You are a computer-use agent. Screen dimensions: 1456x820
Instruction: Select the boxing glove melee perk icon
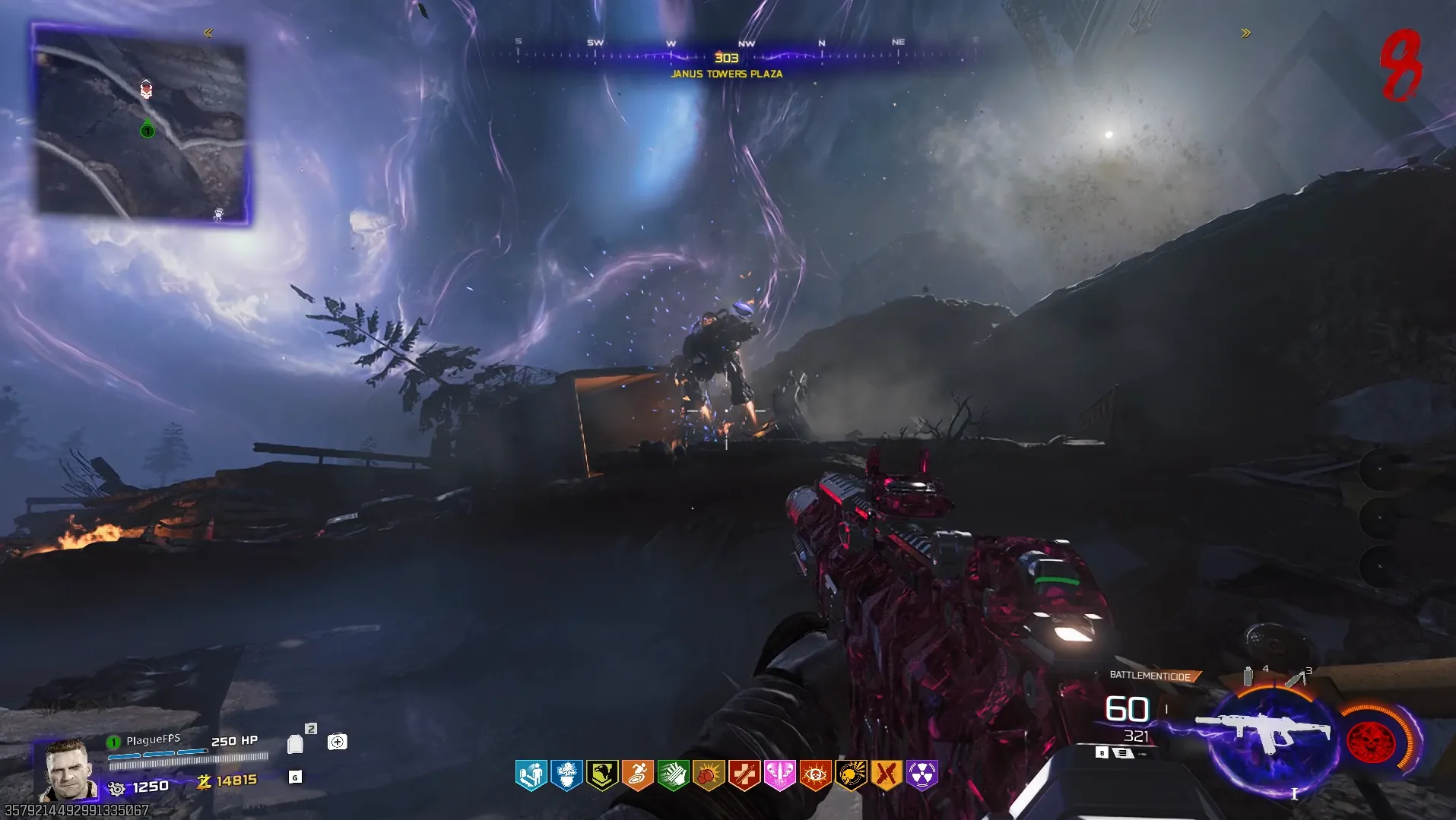click(709, 775)
